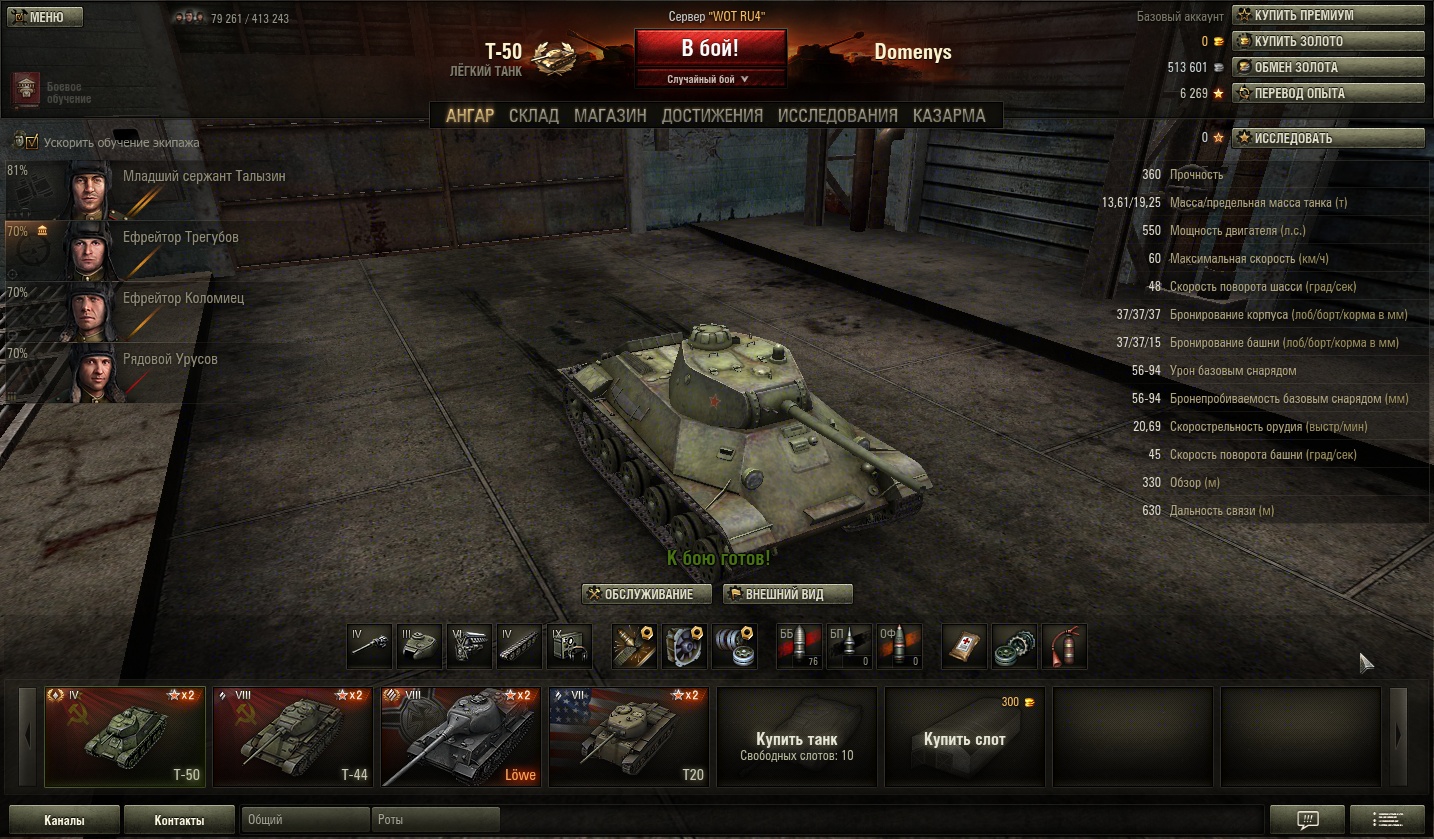Choose the ОБМЕН ЗОЛОТА button

pyautogui.click(x=1328, y=67)
